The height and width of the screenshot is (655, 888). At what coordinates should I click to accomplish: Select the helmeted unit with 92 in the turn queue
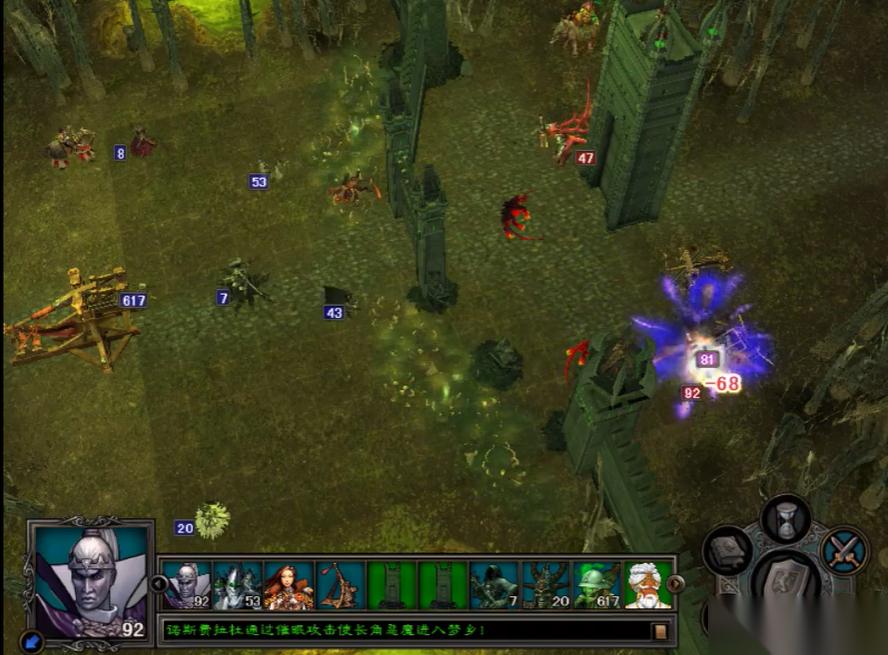pos(187,585)
